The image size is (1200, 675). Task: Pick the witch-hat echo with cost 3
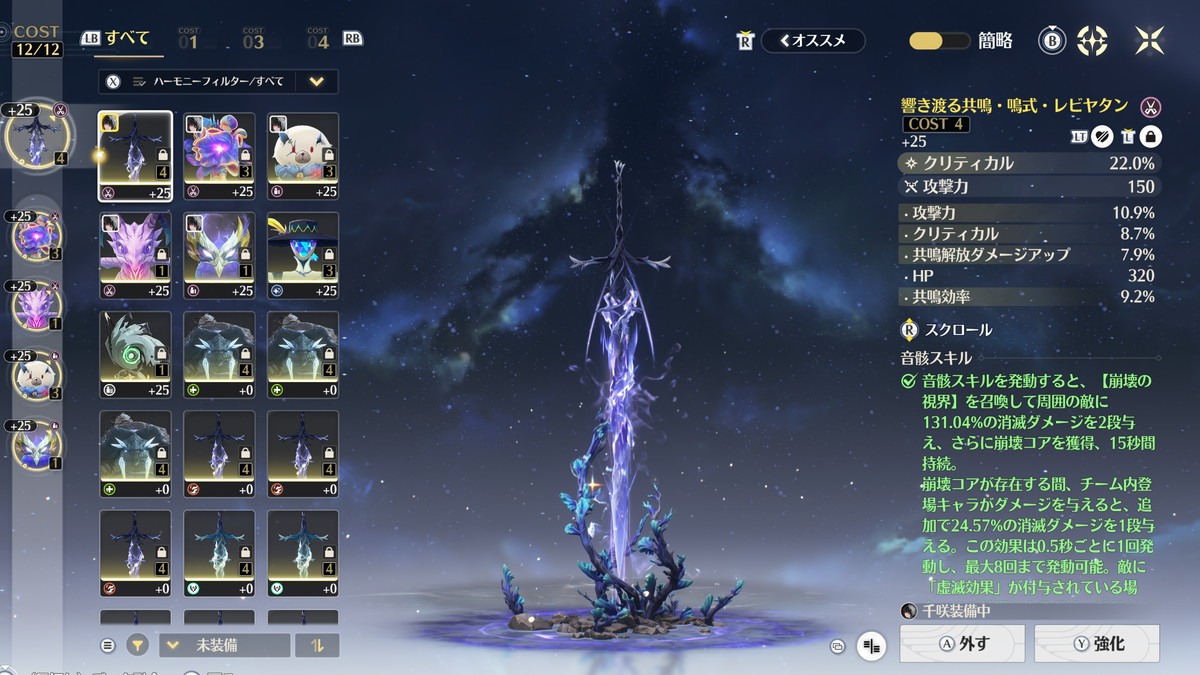click(303, 256)
